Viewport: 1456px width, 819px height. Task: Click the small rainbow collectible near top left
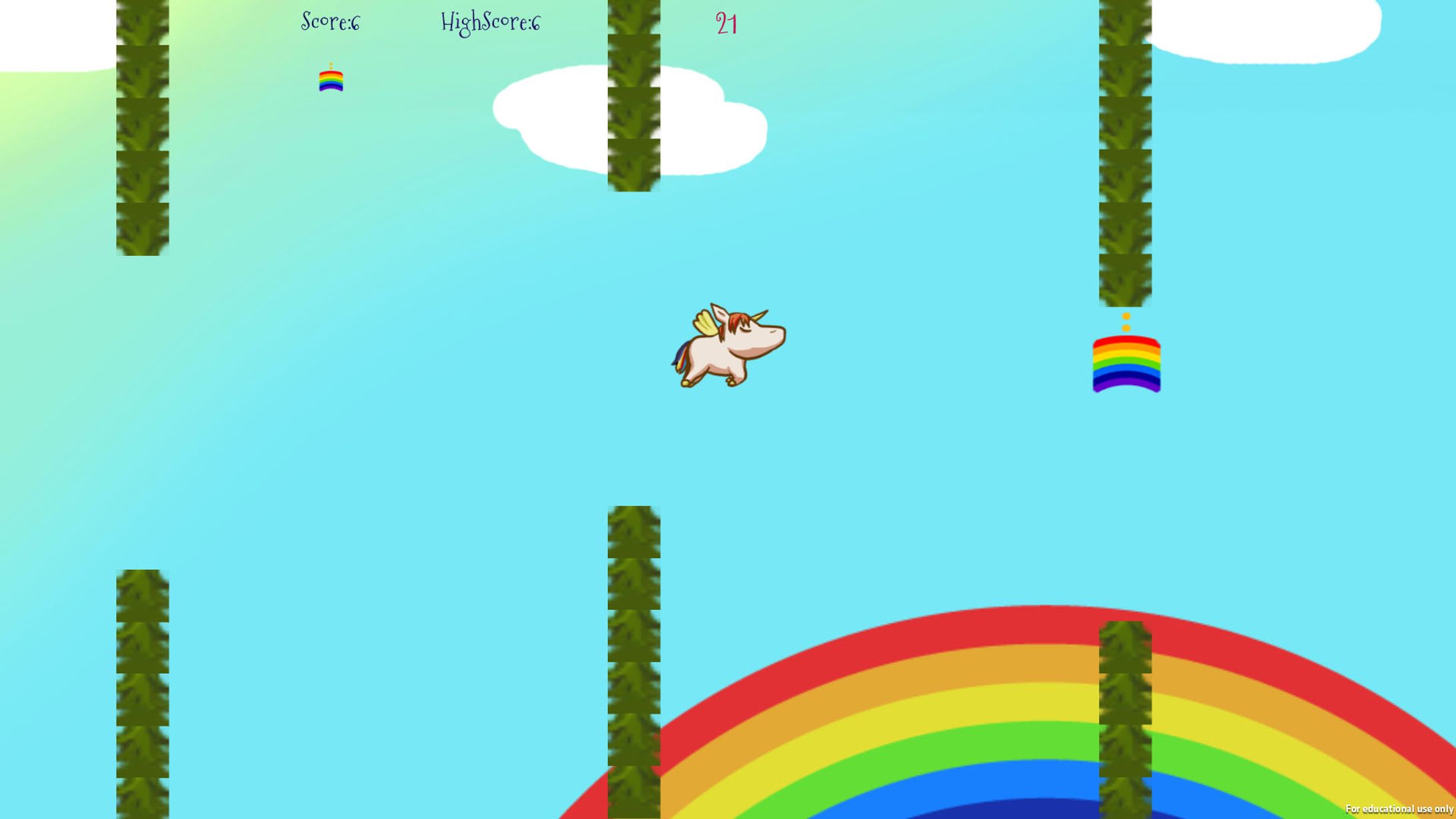(x=330, y=81)
